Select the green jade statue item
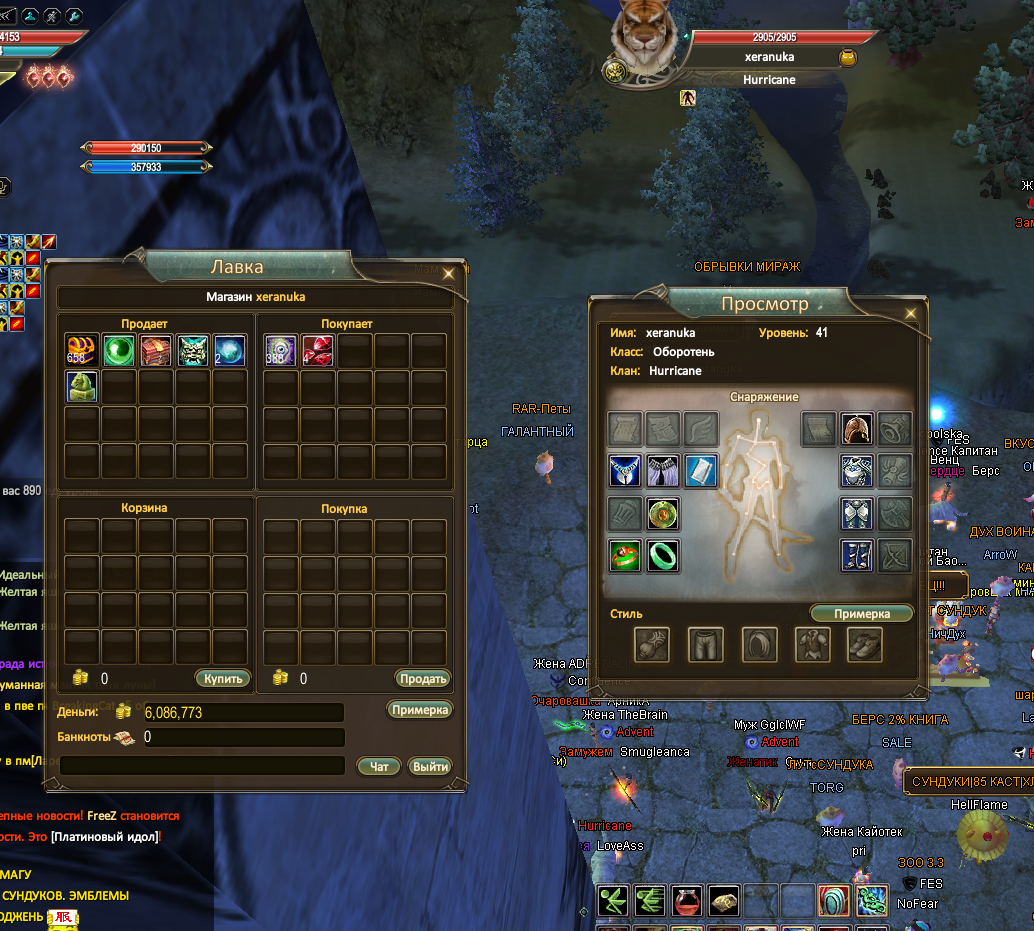The image size is (1034, 931). (82, 388)
